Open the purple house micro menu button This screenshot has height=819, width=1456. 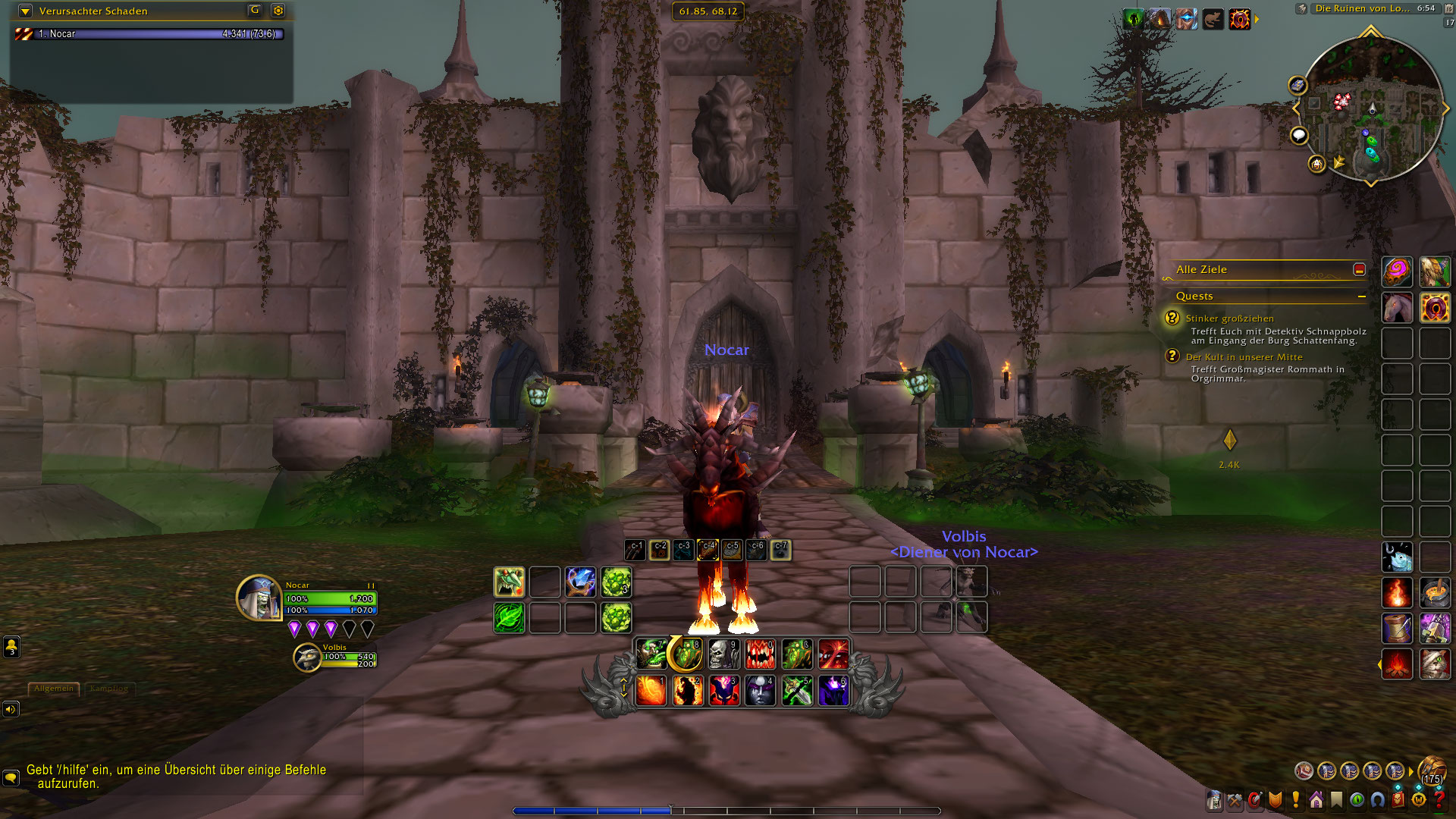[1316, 799]
